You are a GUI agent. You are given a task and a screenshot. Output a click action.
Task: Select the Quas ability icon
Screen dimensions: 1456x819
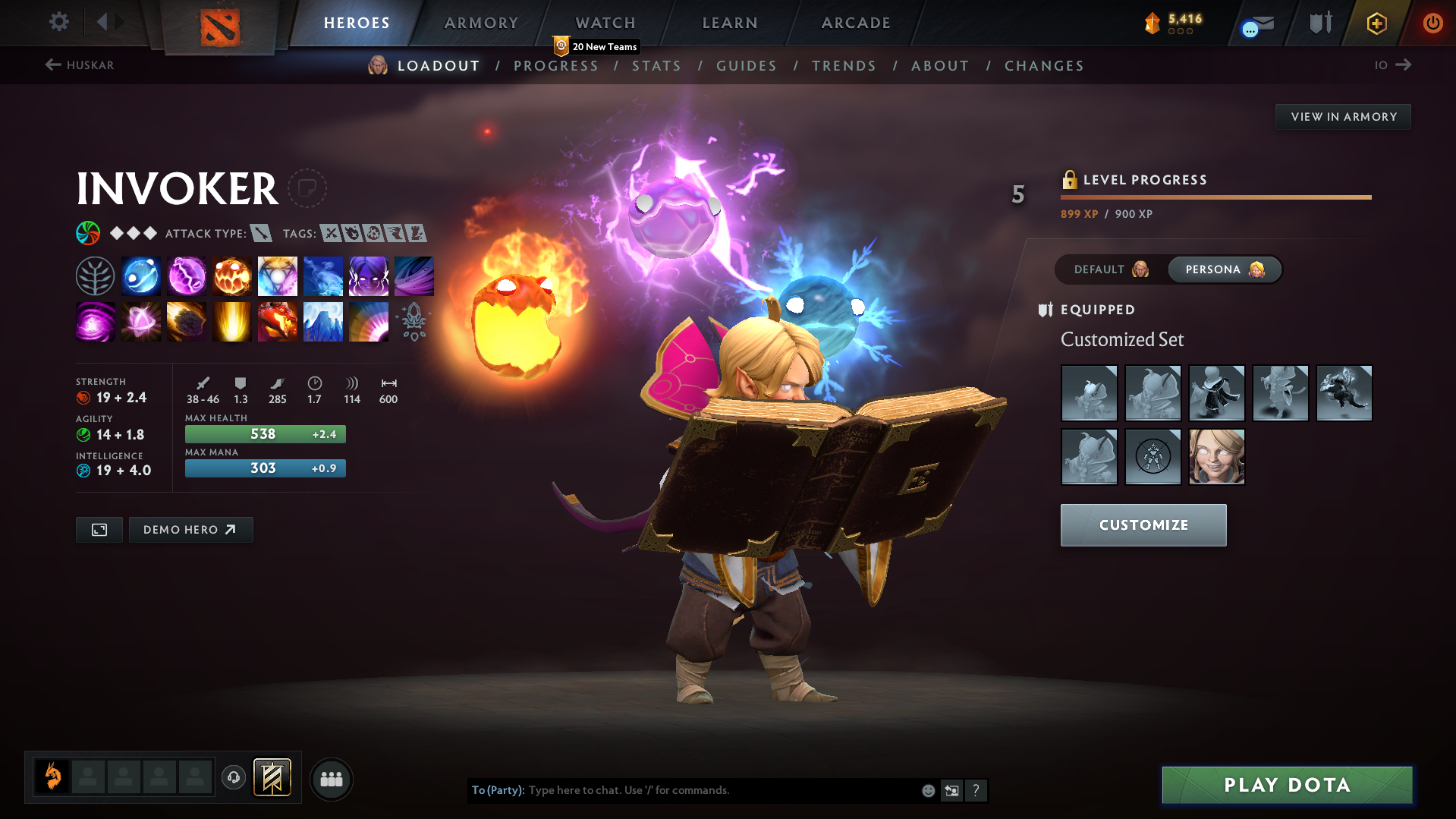(x=140, y=276)
